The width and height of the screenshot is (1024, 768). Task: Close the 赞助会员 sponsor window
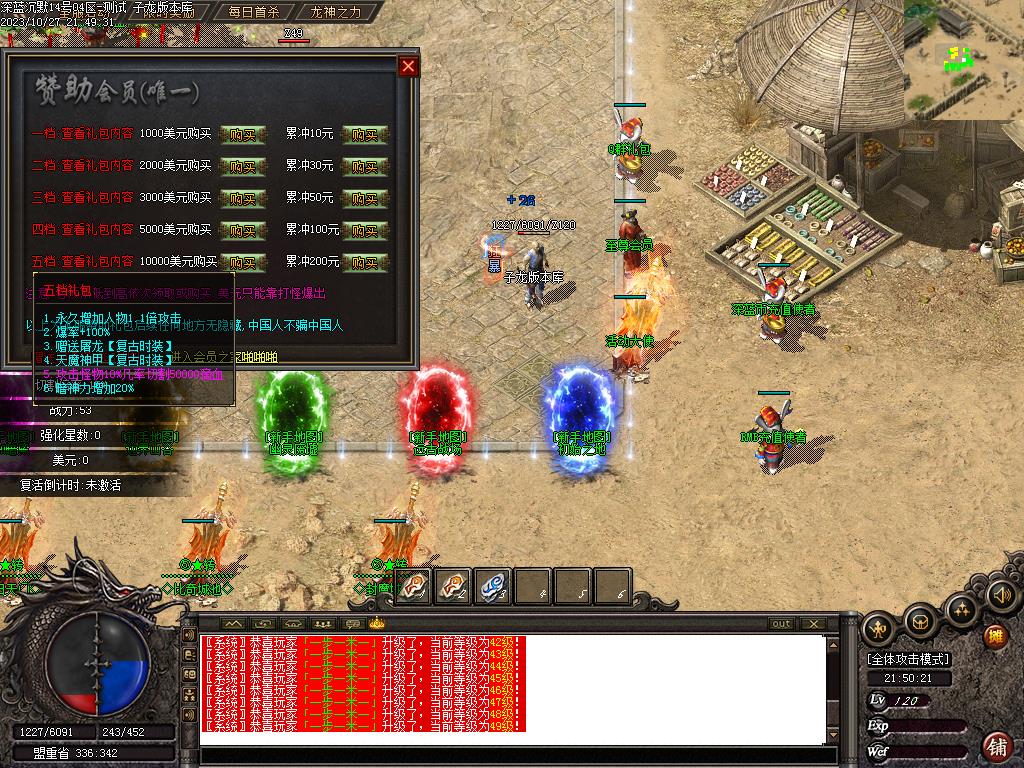[408, 67]
